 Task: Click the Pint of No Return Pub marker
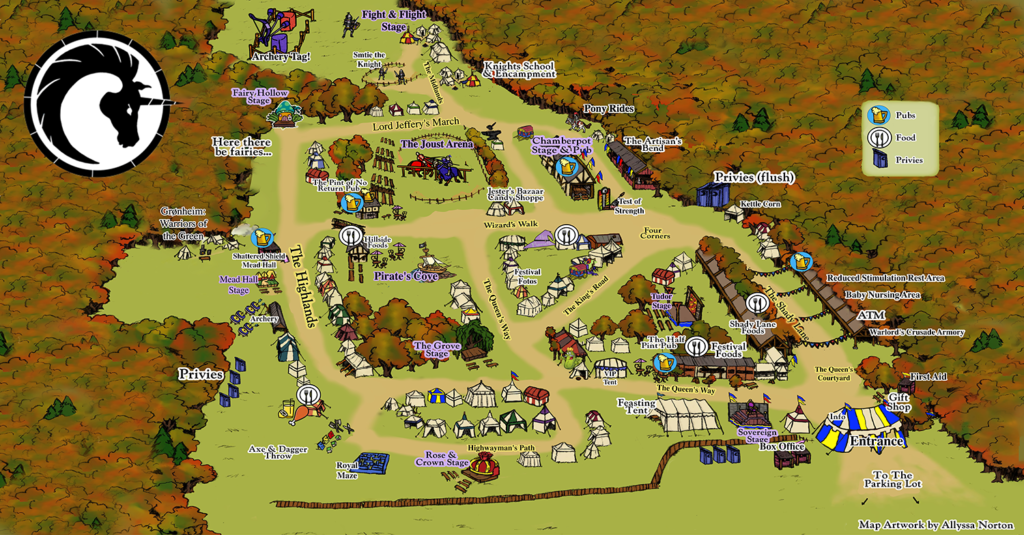(351, 203)
